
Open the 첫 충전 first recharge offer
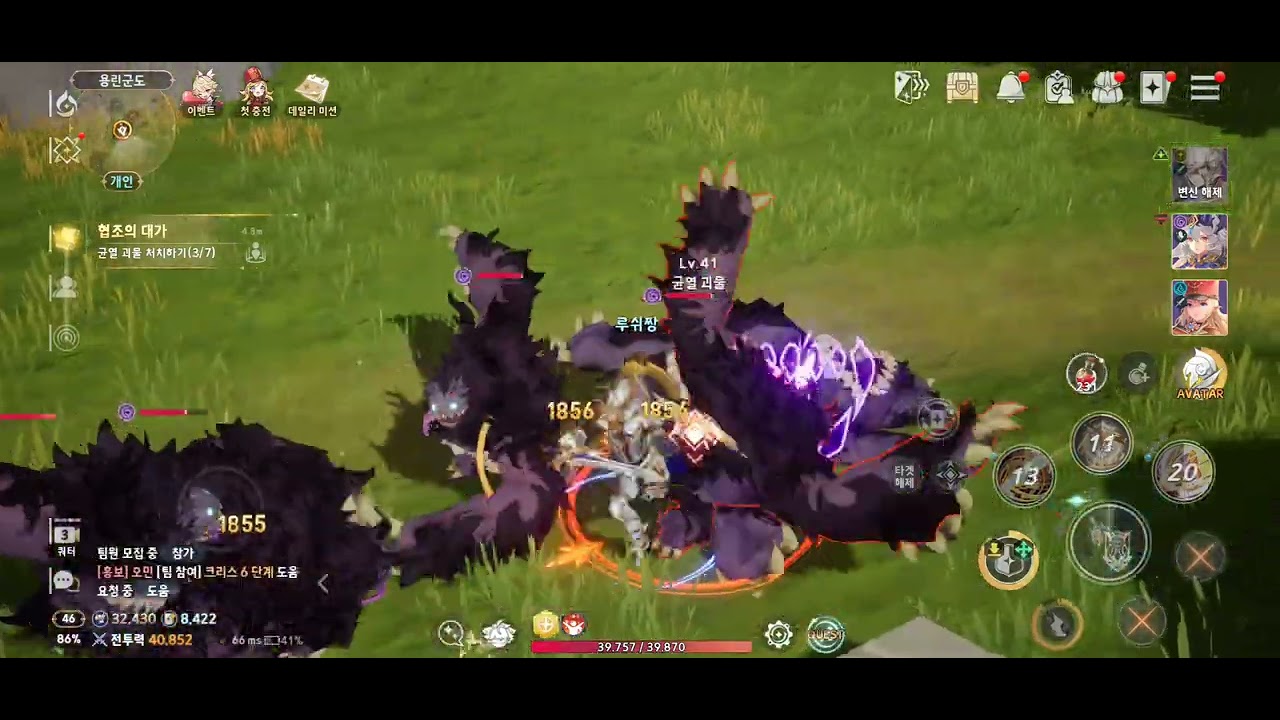[256, 92]
